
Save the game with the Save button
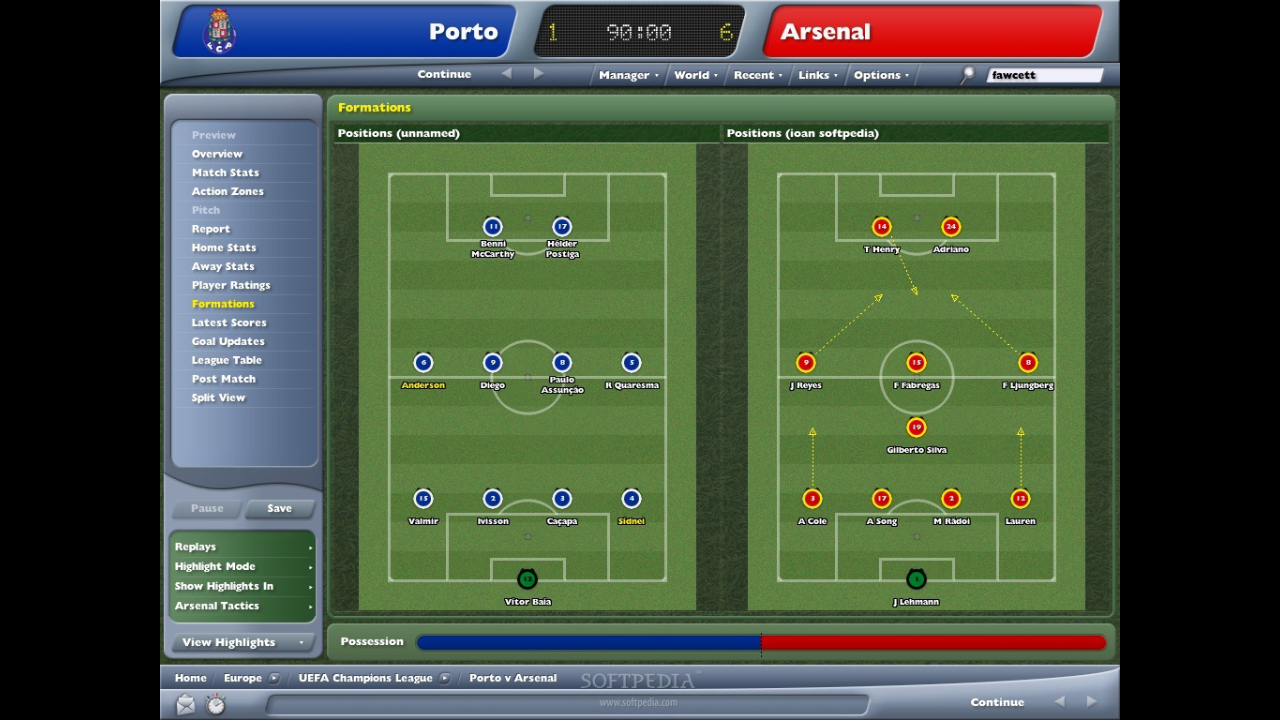pyautogui.click(x=279, y=508)
